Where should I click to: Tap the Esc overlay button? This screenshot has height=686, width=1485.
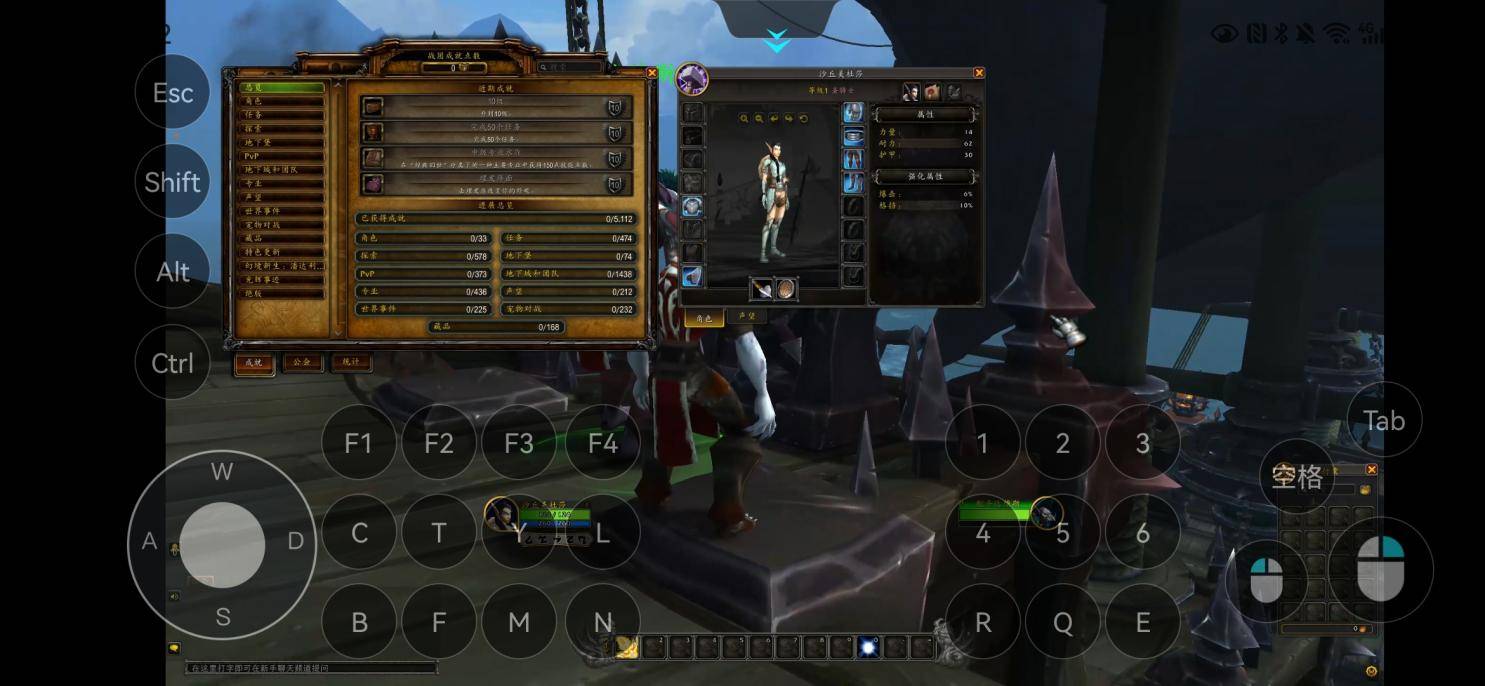coord(172,93)
